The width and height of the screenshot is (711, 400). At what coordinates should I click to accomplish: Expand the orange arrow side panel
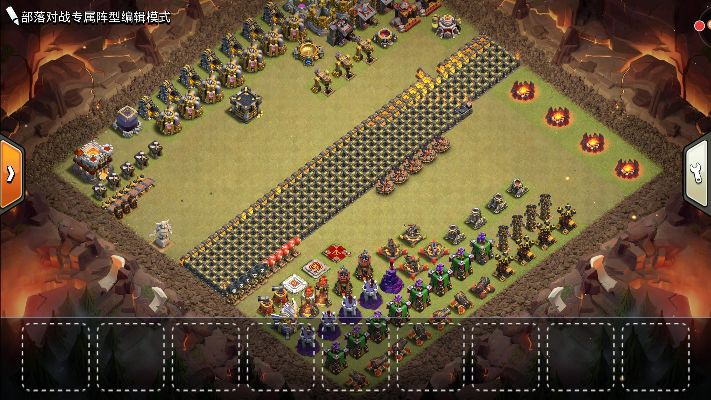click(x=10, y=173)
